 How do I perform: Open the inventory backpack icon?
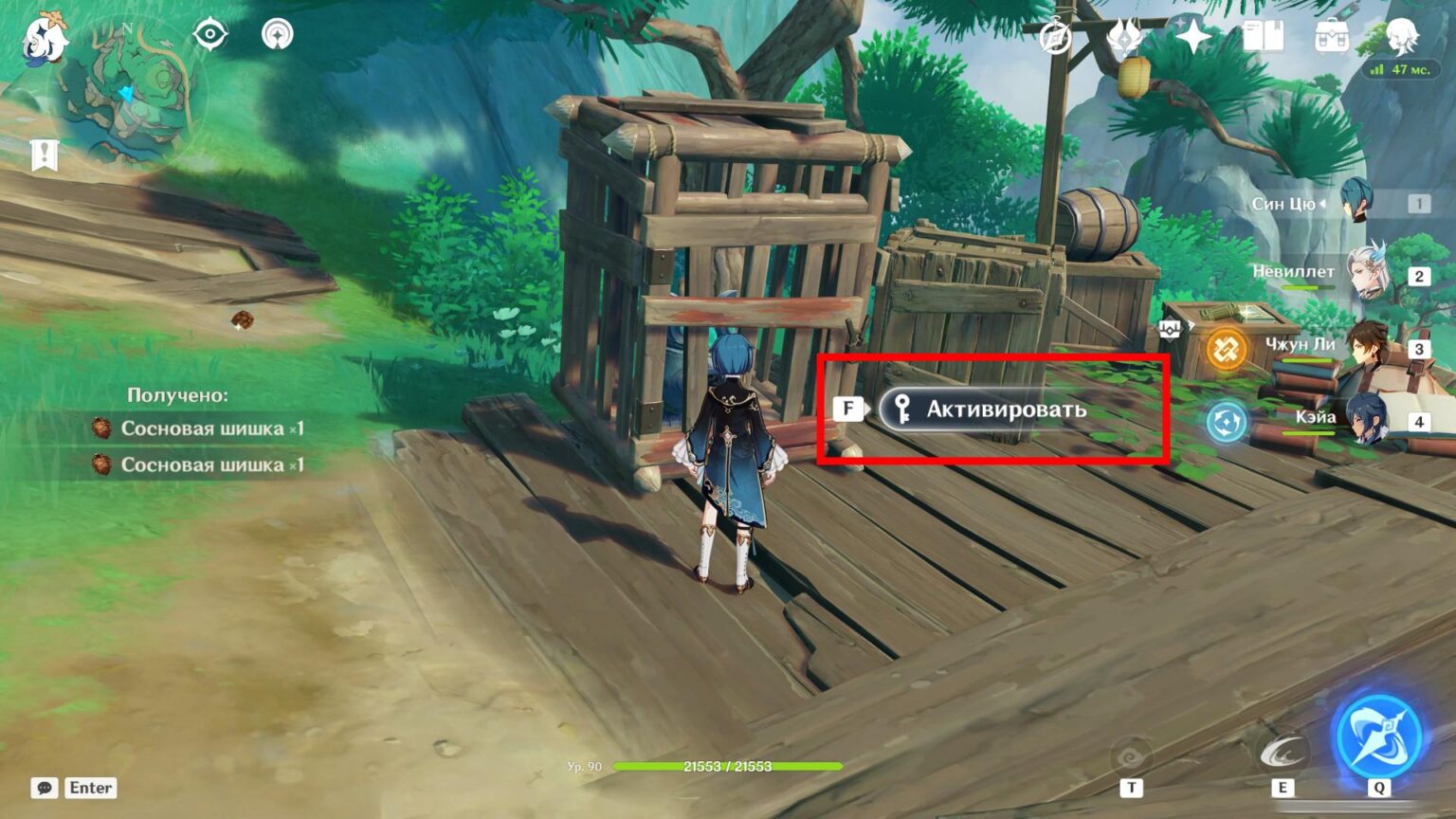tap(1331, 34)
